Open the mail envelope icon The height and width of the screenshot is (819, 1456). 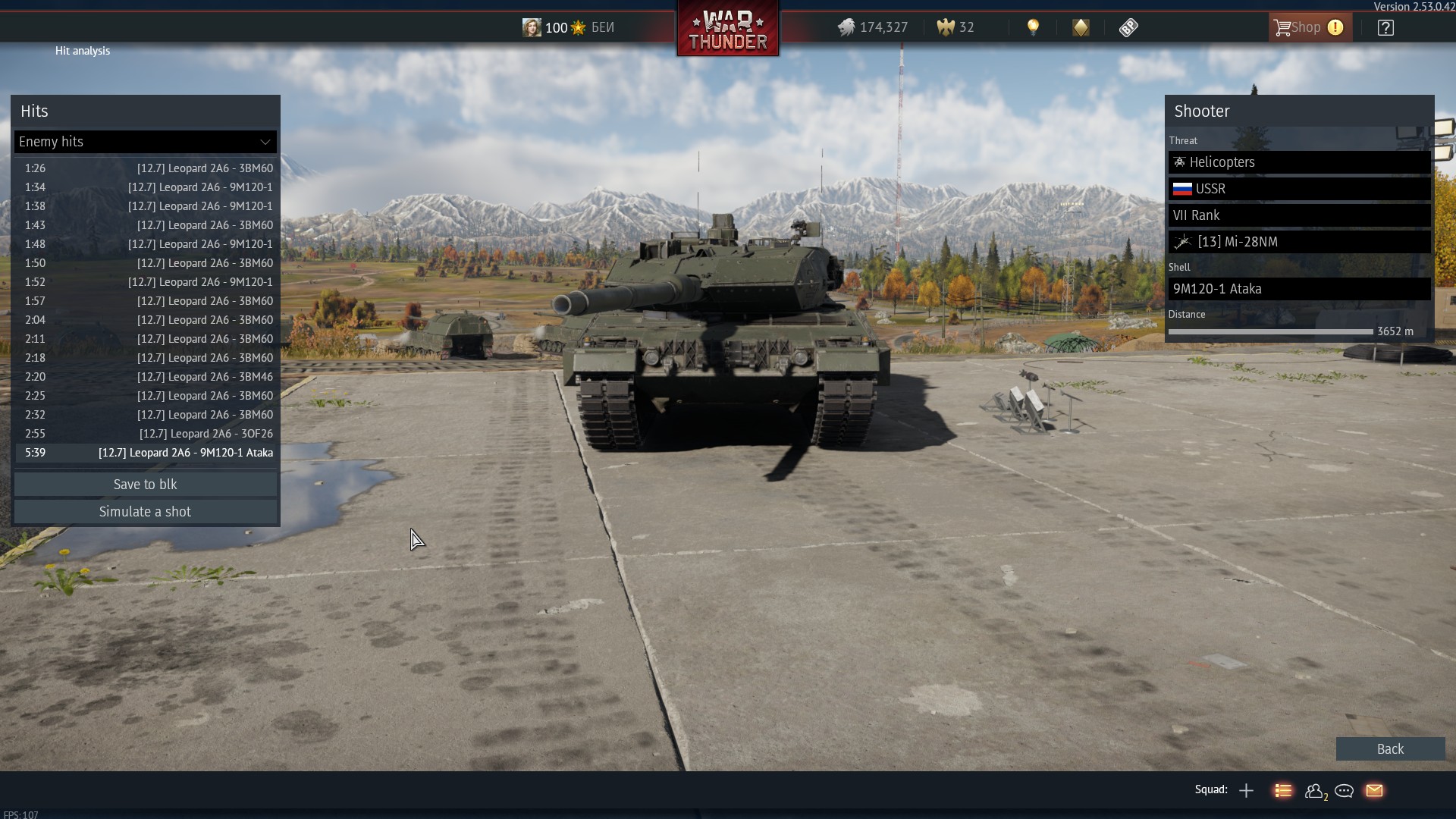(x=1374, y=791)
